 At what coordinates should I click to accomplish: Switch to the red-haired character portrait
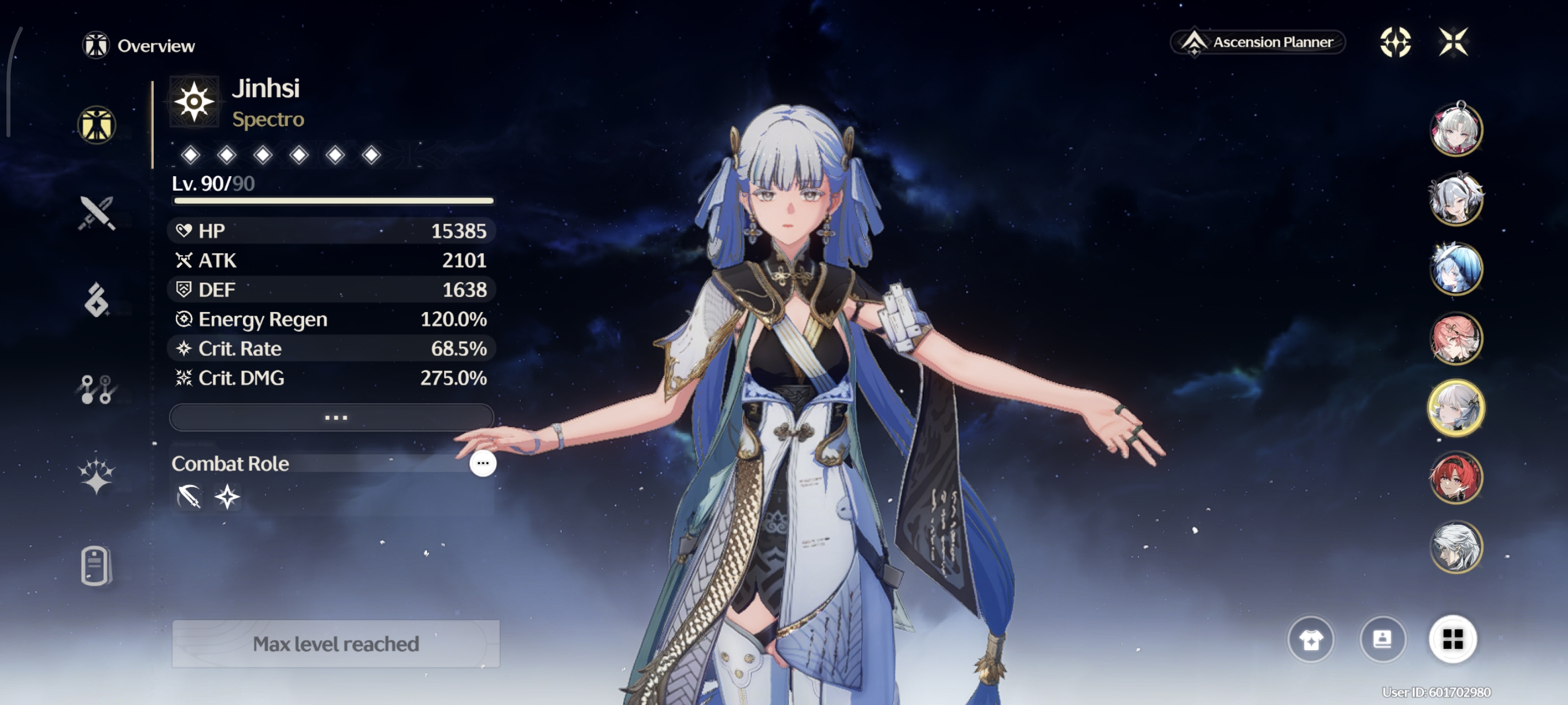1455,477
